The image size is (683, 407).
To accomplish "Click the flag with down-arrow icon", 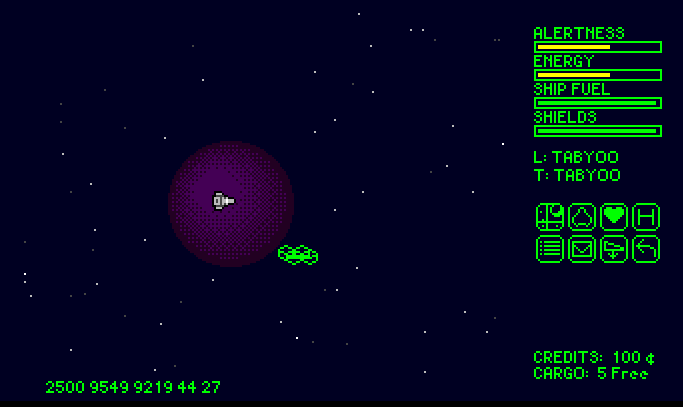I will [614, 249].
